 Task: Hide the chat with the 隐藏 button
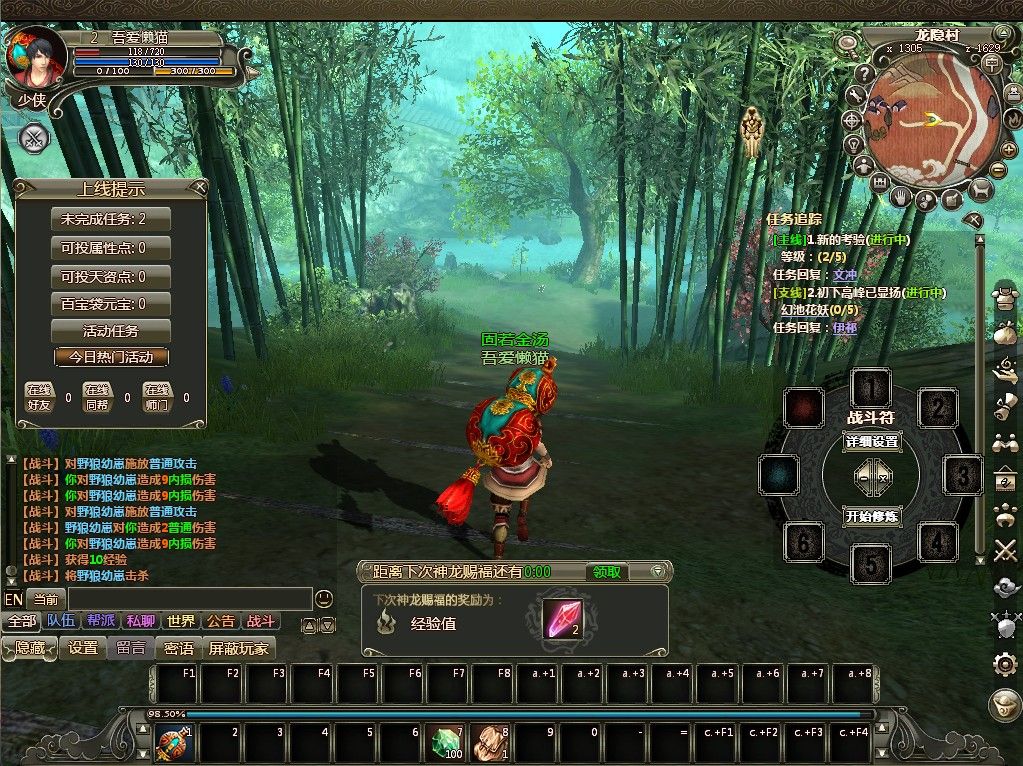click(x=30, y=648)
